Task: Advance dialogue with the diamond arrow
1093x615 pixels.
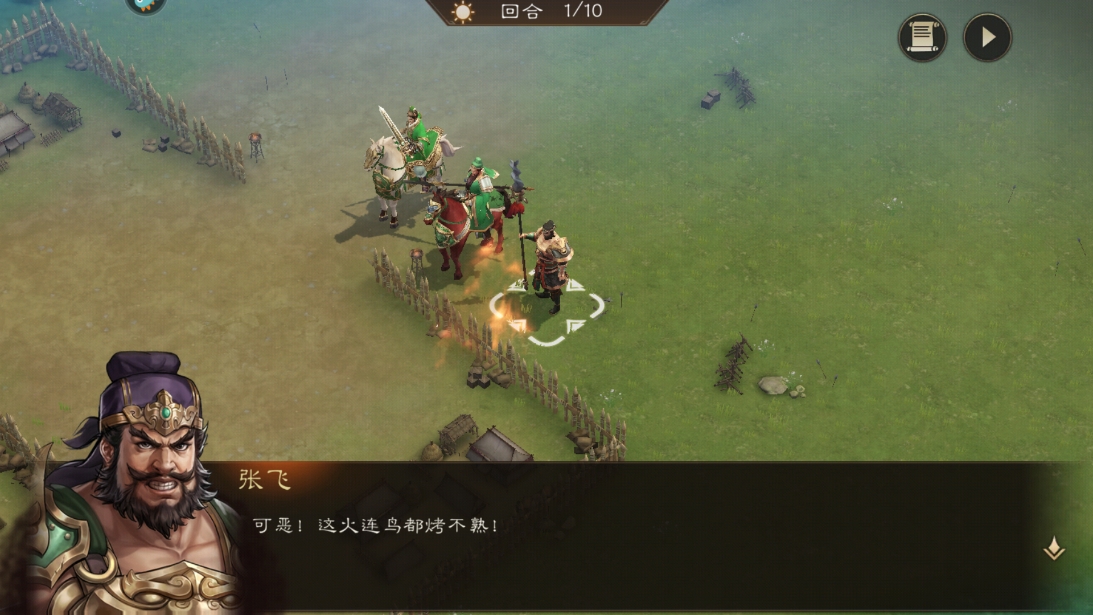Action: pyautogui.click(x=1054, y=548)
